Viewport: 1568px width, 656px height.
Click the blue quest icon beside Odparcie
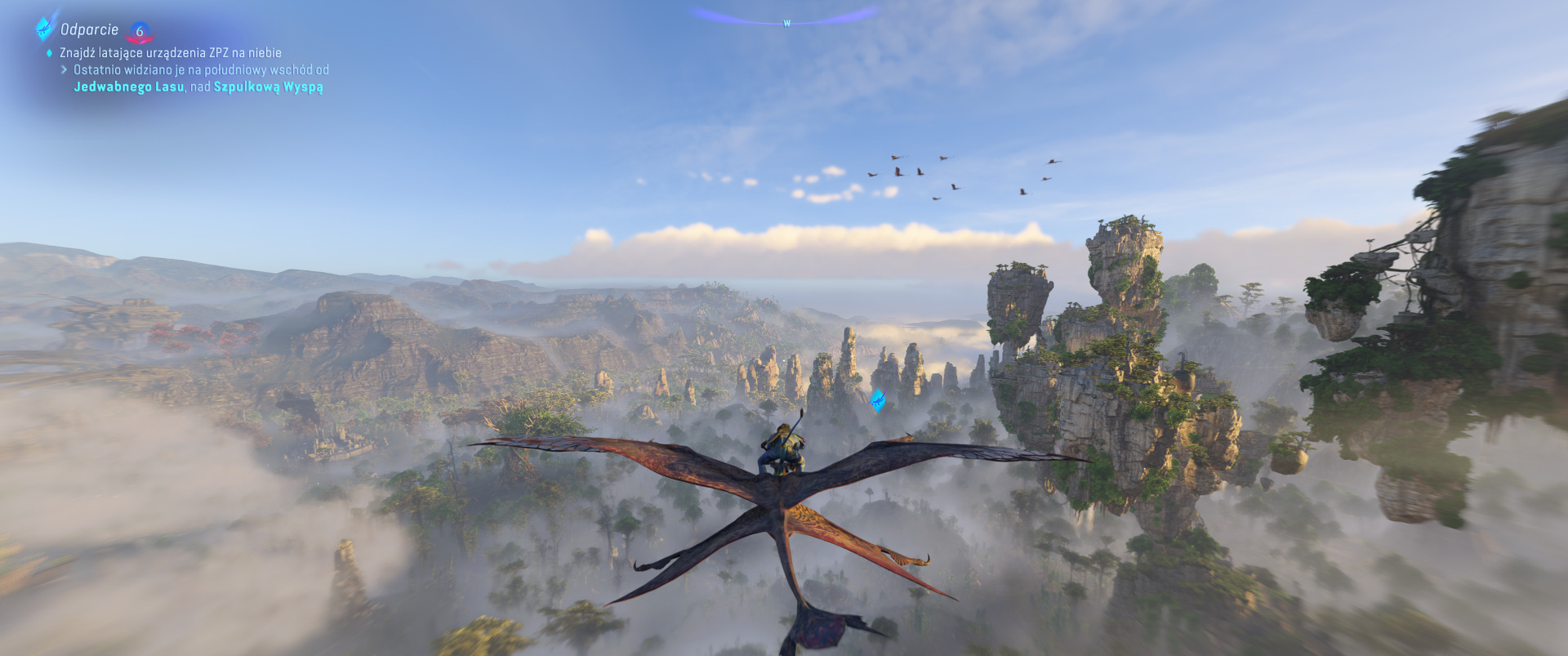tap(43, 29)
